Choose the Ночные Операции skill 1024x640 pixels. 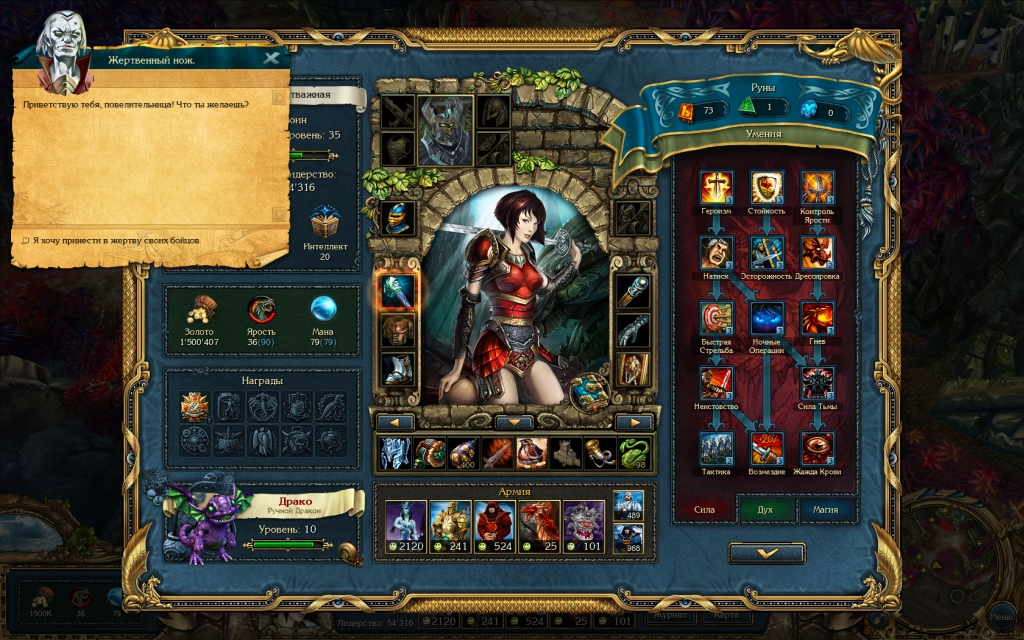point(766,318)
